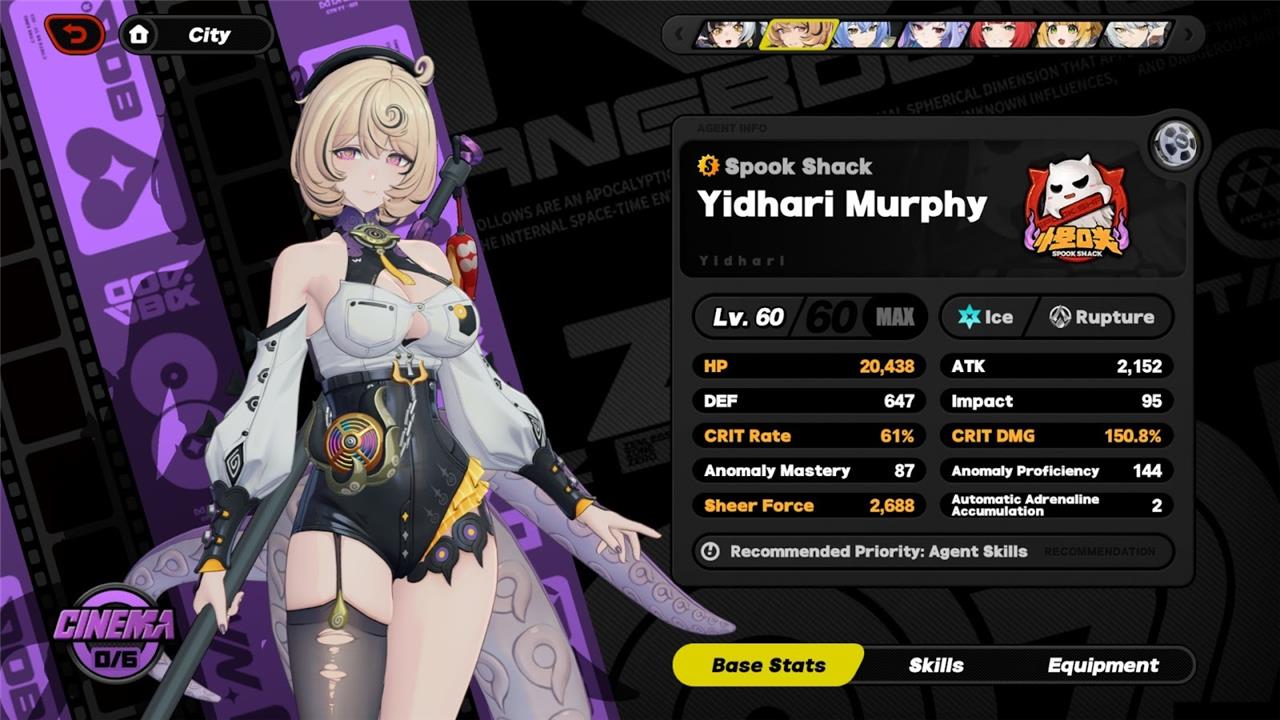Select the red-haired agent portrait

coord(1000,35)
